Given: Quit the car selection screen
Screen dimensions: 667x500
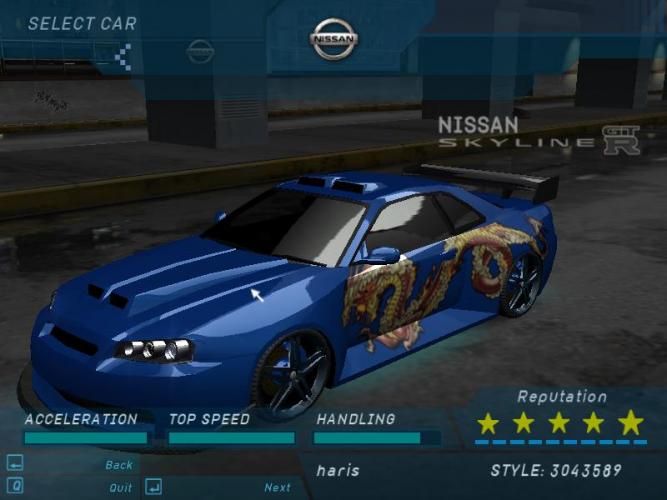Looking at the screenshot, I should [x=120, y=488].
